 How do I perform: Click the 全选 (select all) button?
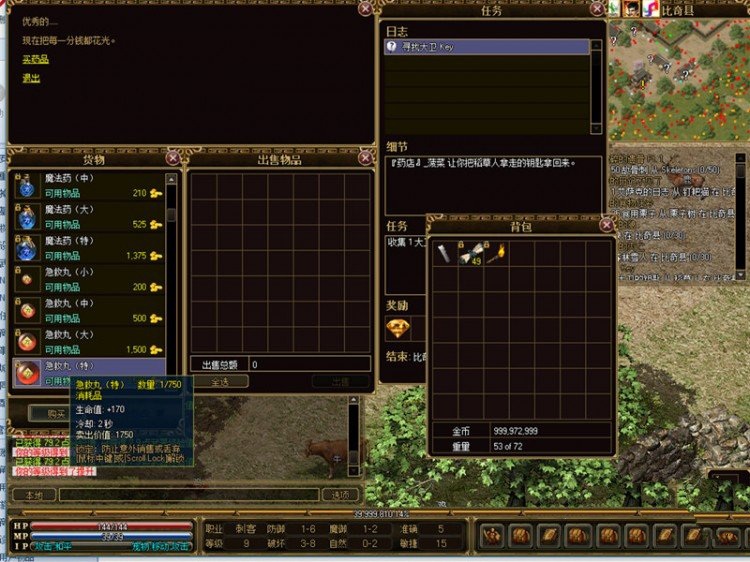(x=219, y=381)
